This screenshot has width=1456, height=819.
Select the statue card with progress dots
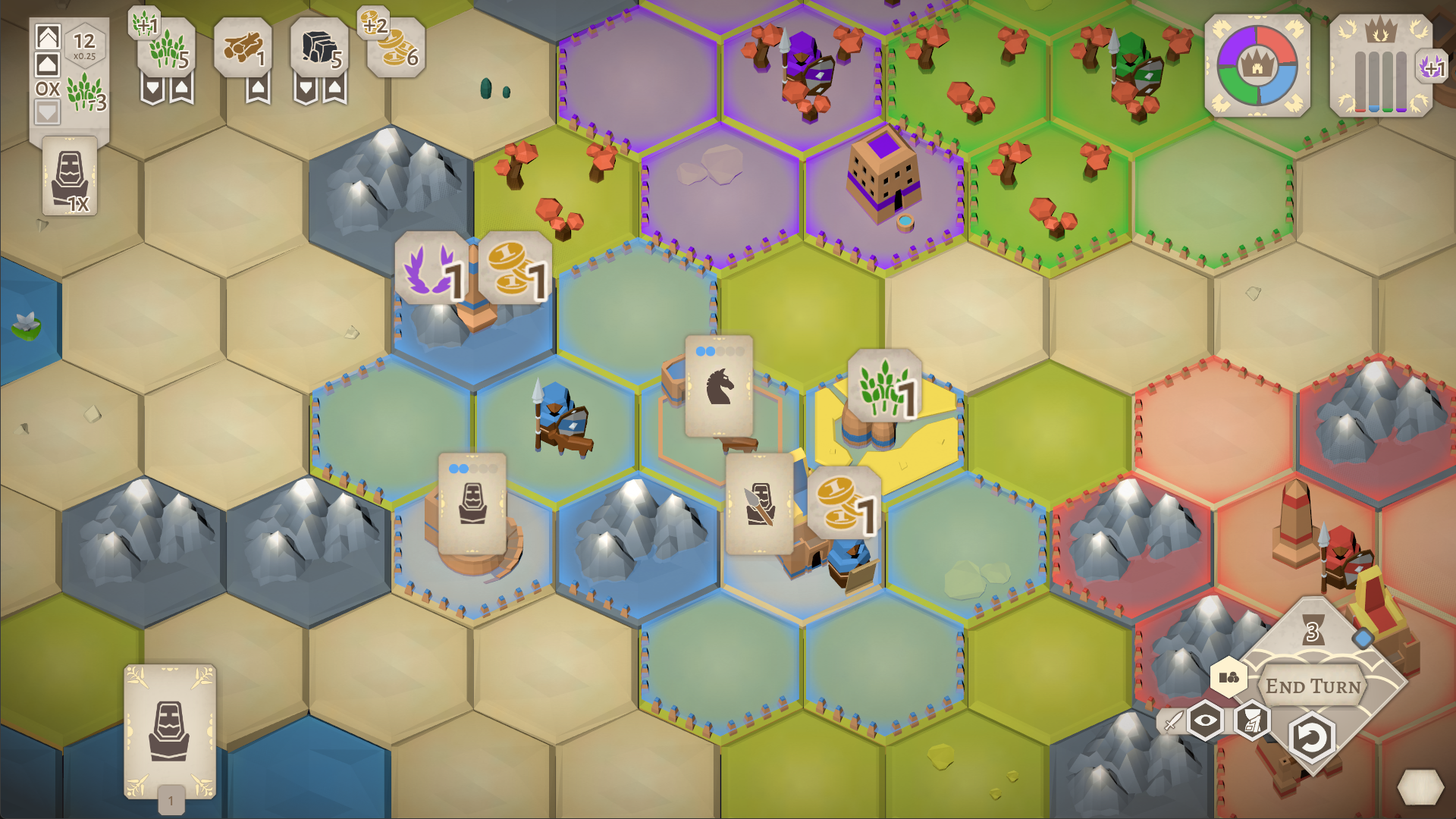pos(474,504)
